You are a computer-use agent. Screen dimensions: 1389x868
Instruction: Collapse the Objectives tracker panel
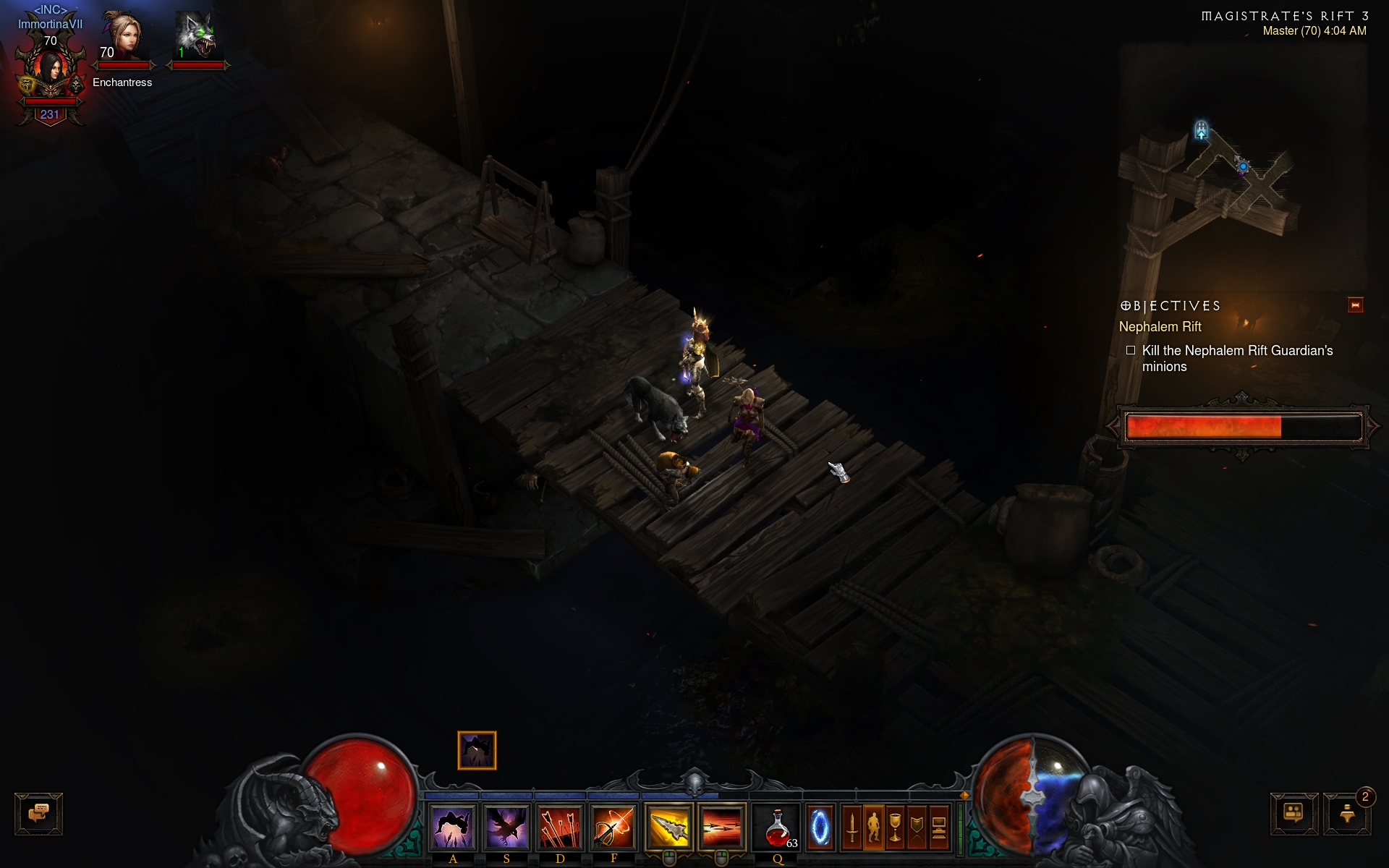pyautogui.click(x=1355, y=305)
